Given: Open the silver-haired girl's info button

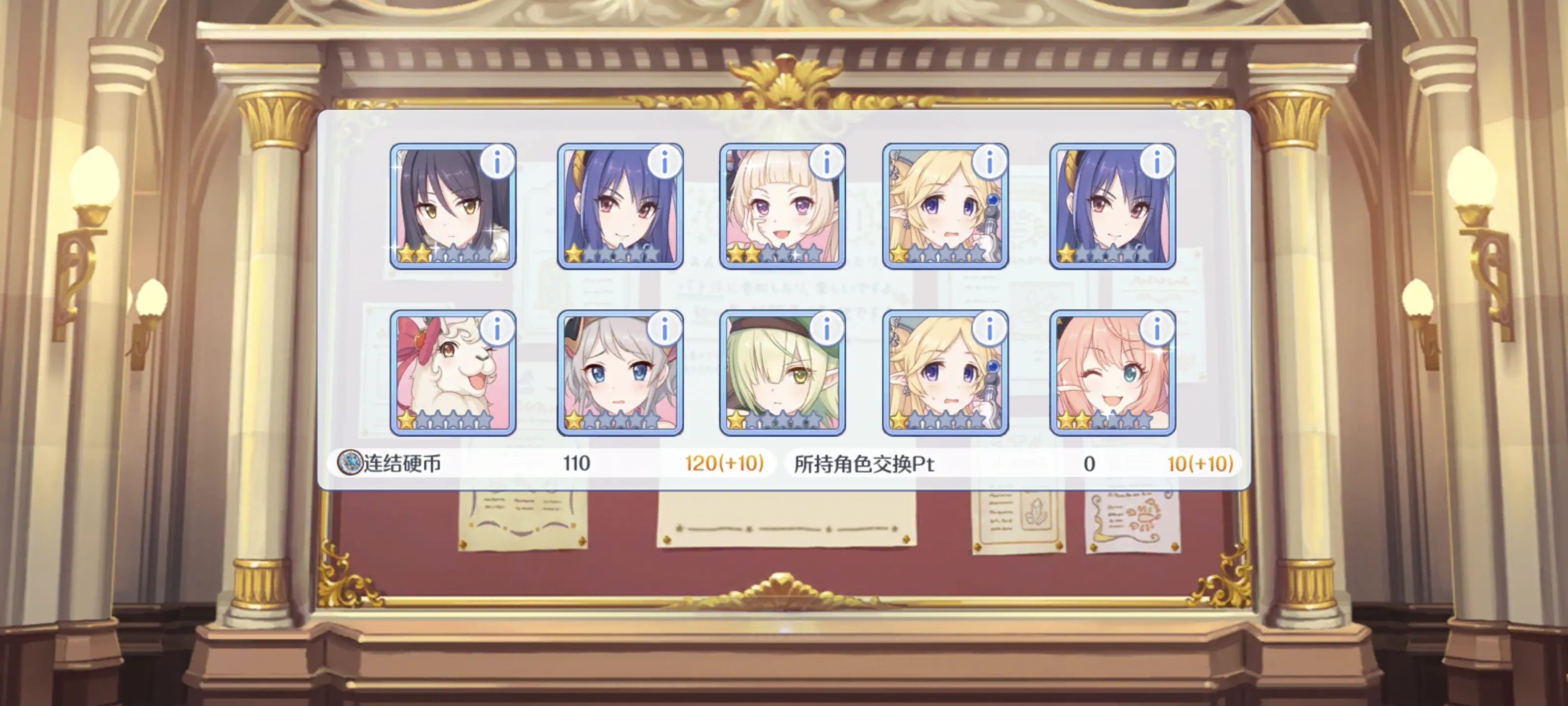Looking at the screenshot, I should 664,329.
